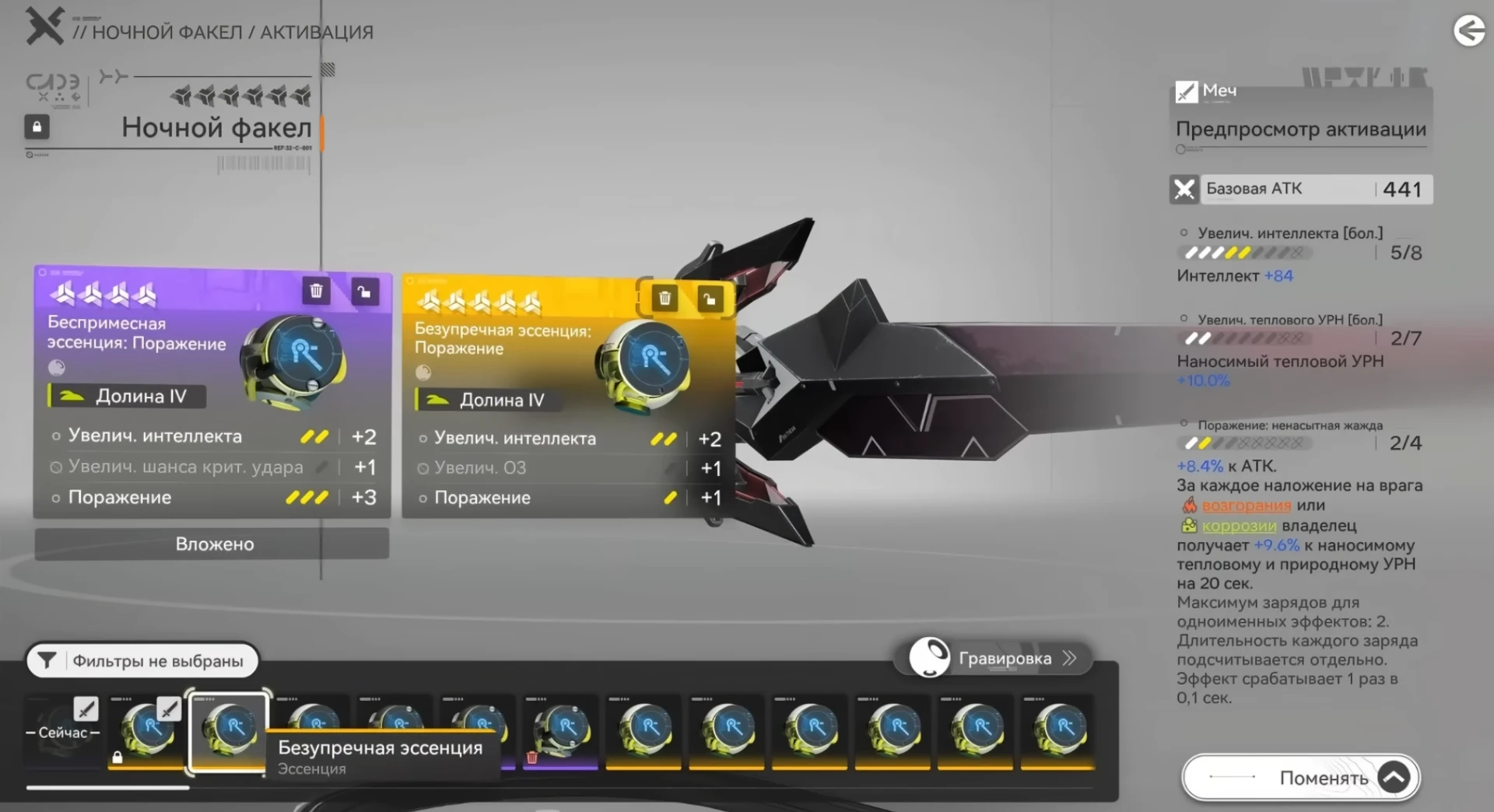Screen dimensions: 1494x812
Task: Toggle lock on the purple Беспримесная эссенция card
Action: 364,292
